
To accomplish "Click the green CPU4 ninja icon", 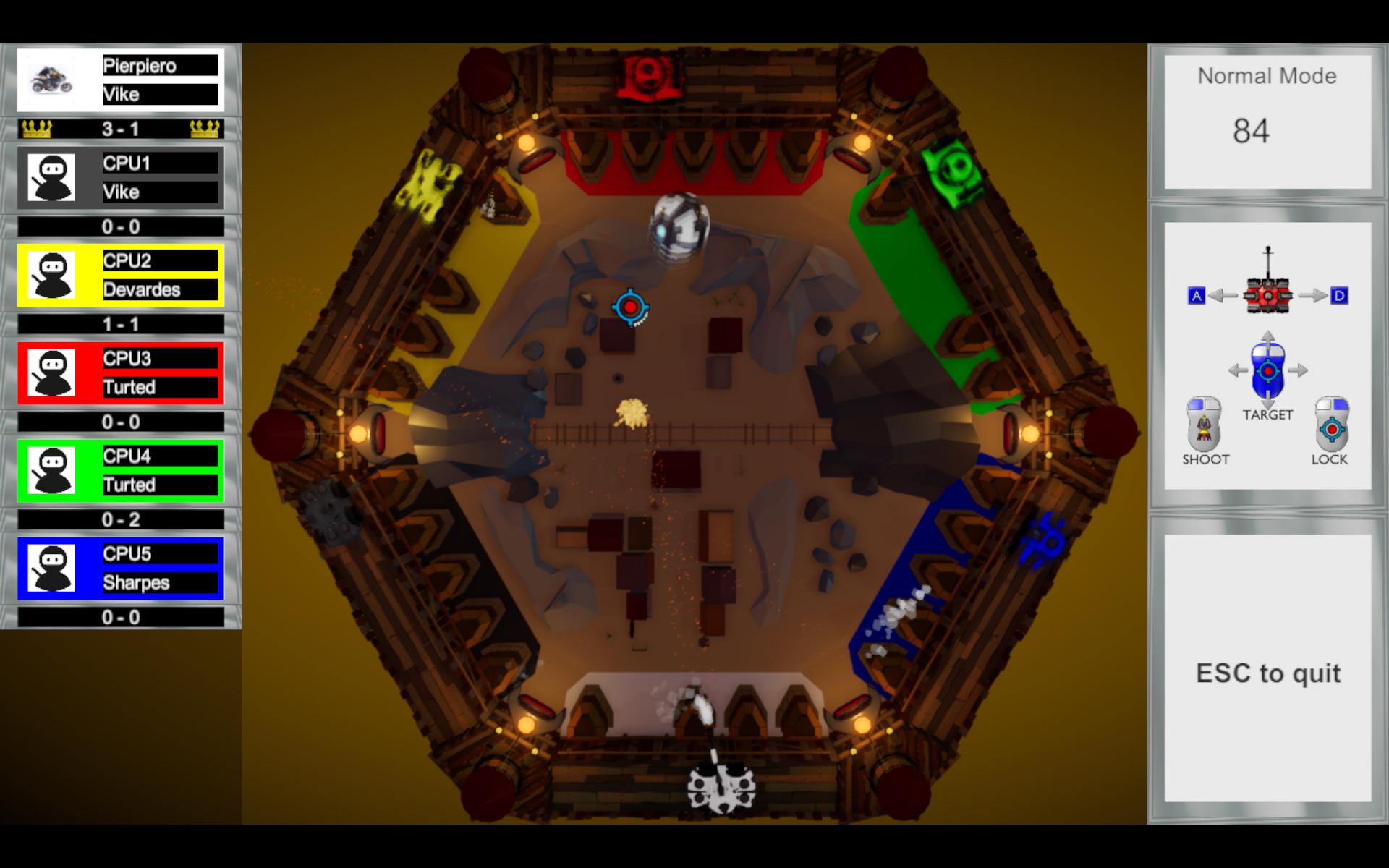I will [x=52, y=470].
